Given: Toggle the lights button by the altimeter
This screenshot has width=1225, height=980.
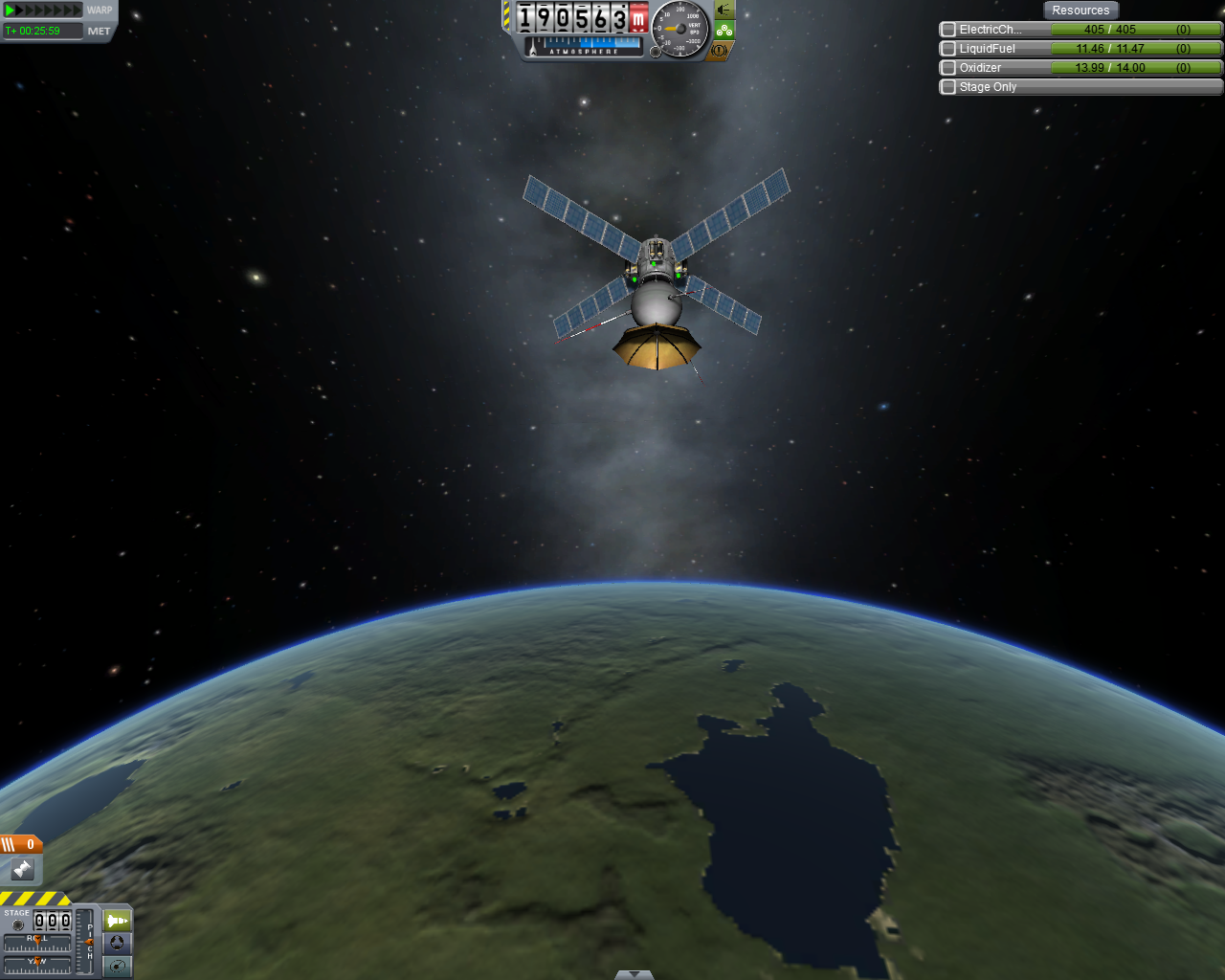Looking at the screenshot, I should click(724, 10).
